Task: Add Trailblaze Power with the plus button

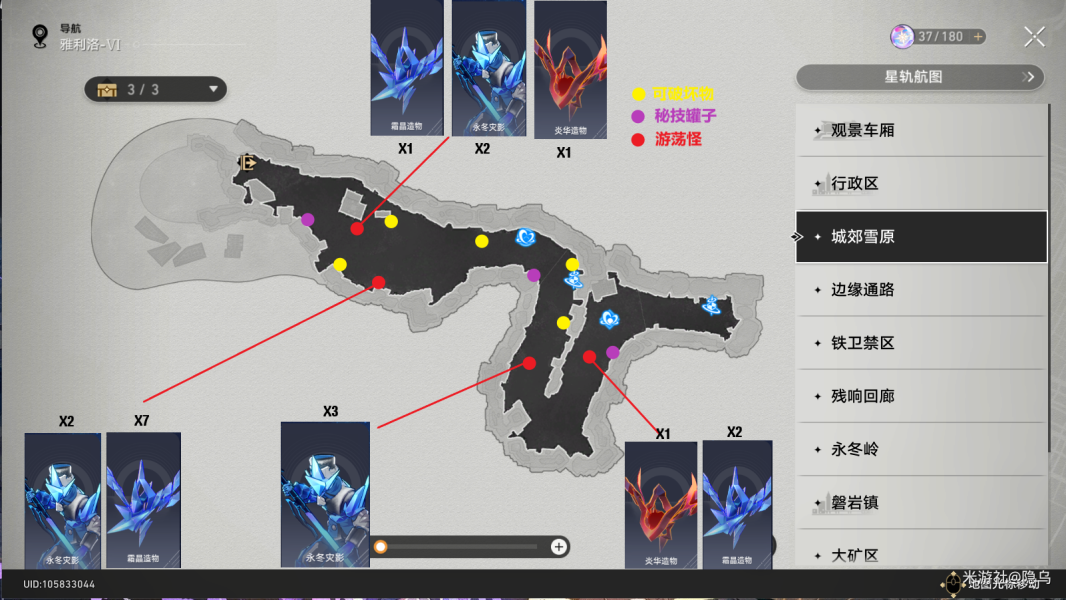Action: (x=978, y=37)
